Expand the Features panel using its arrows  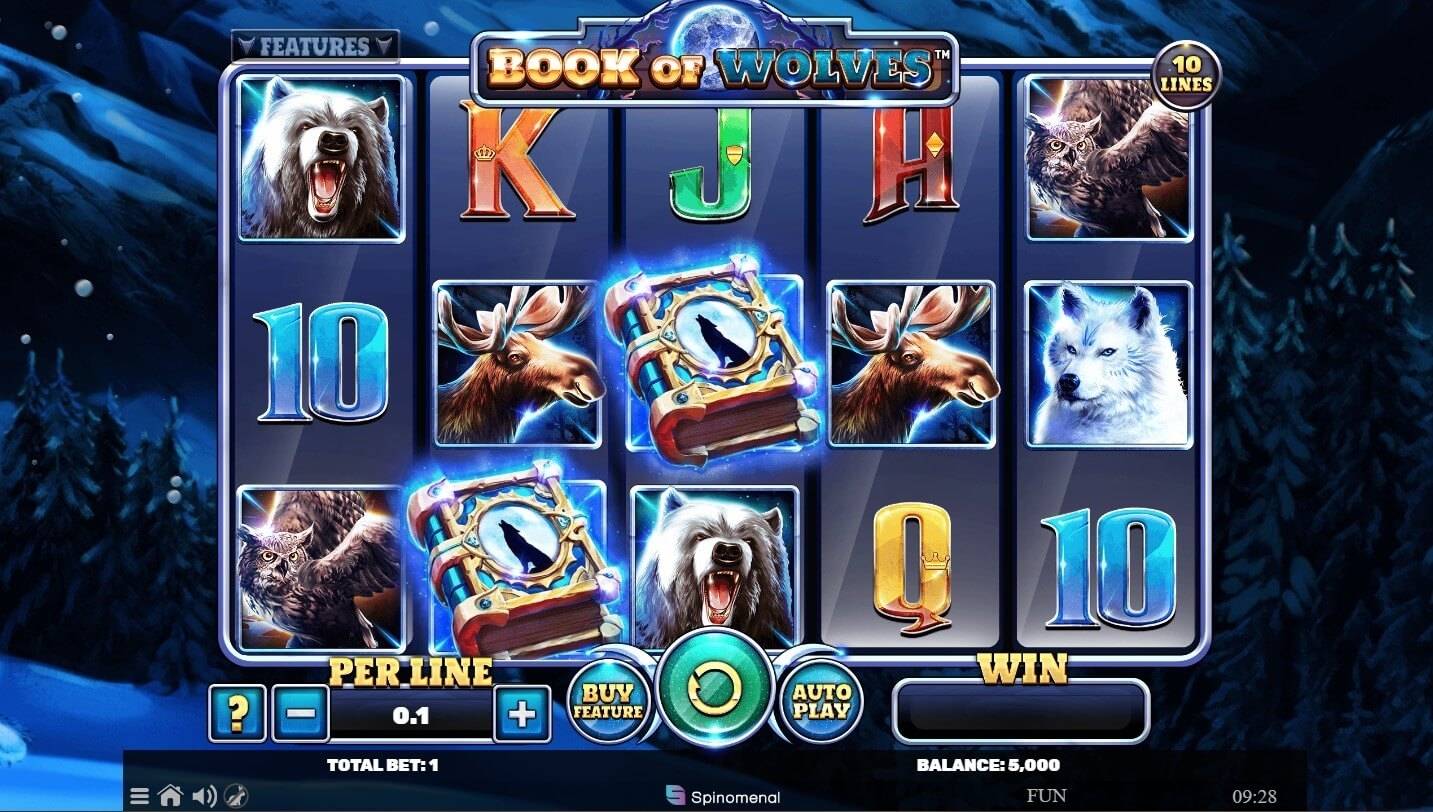(x=314, y=44)
